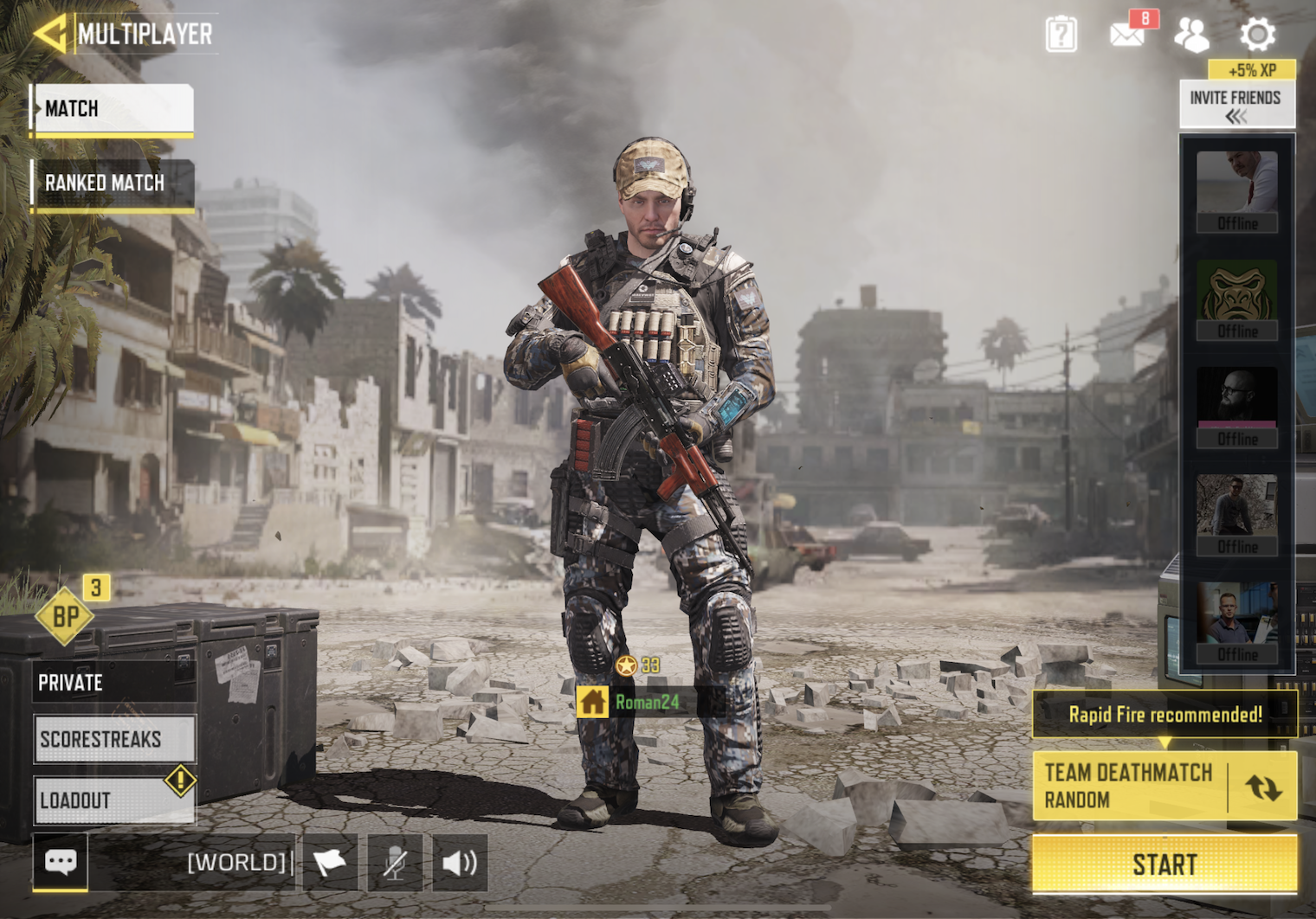Click the Invite Friends button
The width and height of the screenshot is (1316, 919).
pyautogui.click(x=1235, y=106)
